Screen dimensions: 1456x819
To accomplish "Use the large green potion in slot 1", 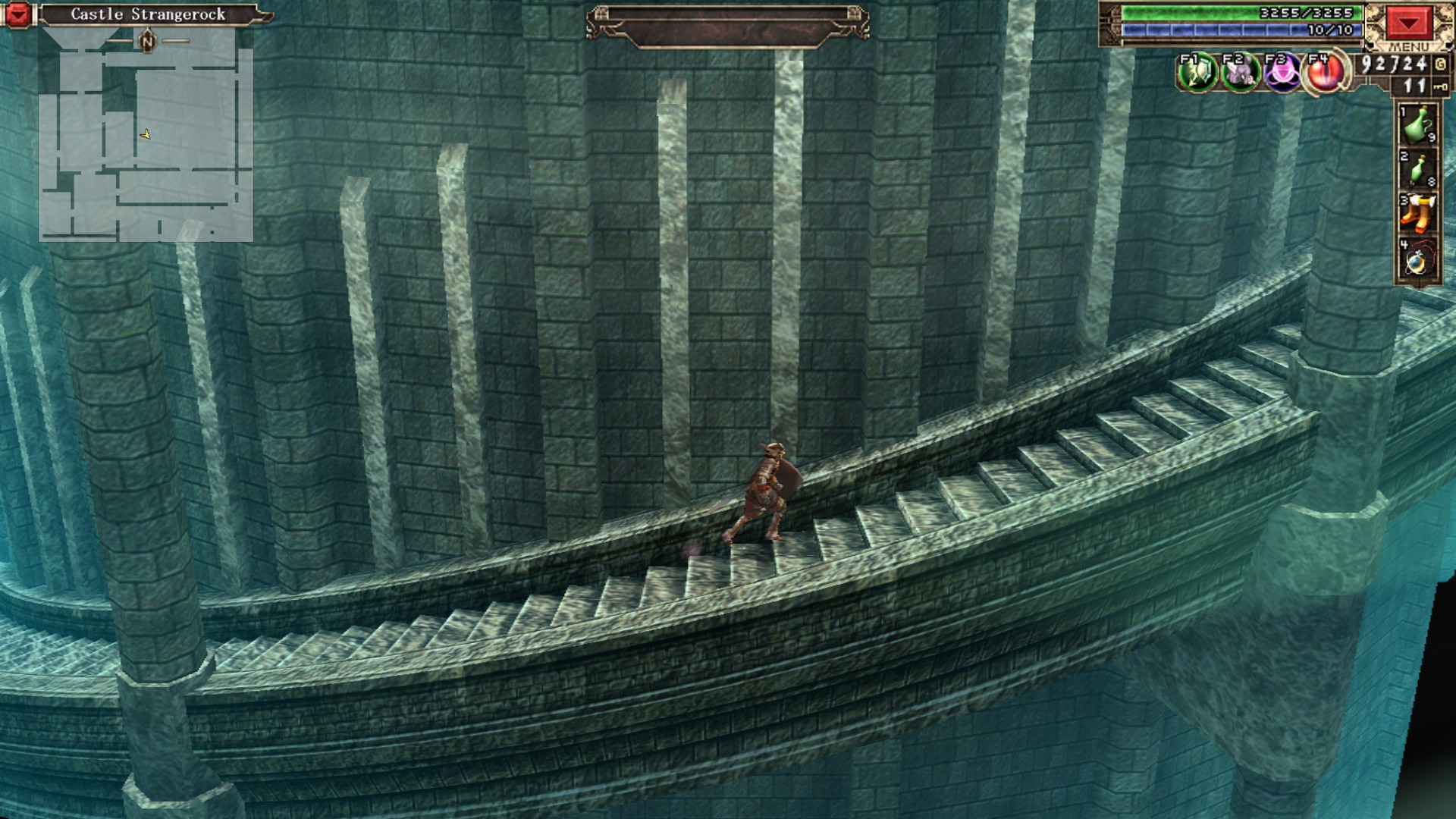I will [1417, 126].
